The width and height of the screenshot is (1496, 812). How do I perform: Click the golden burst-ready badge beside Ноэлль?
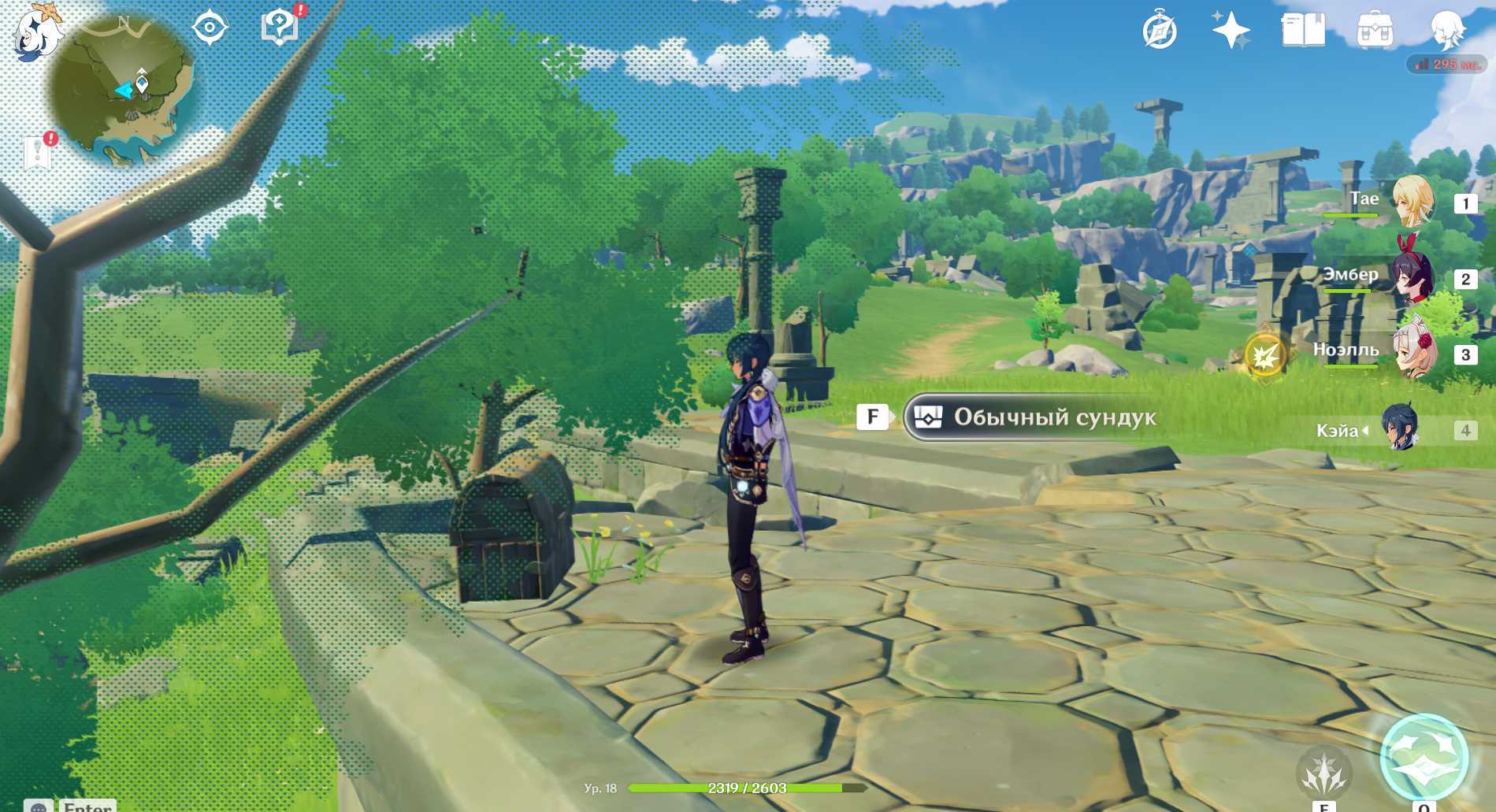tap(1265, 356)
